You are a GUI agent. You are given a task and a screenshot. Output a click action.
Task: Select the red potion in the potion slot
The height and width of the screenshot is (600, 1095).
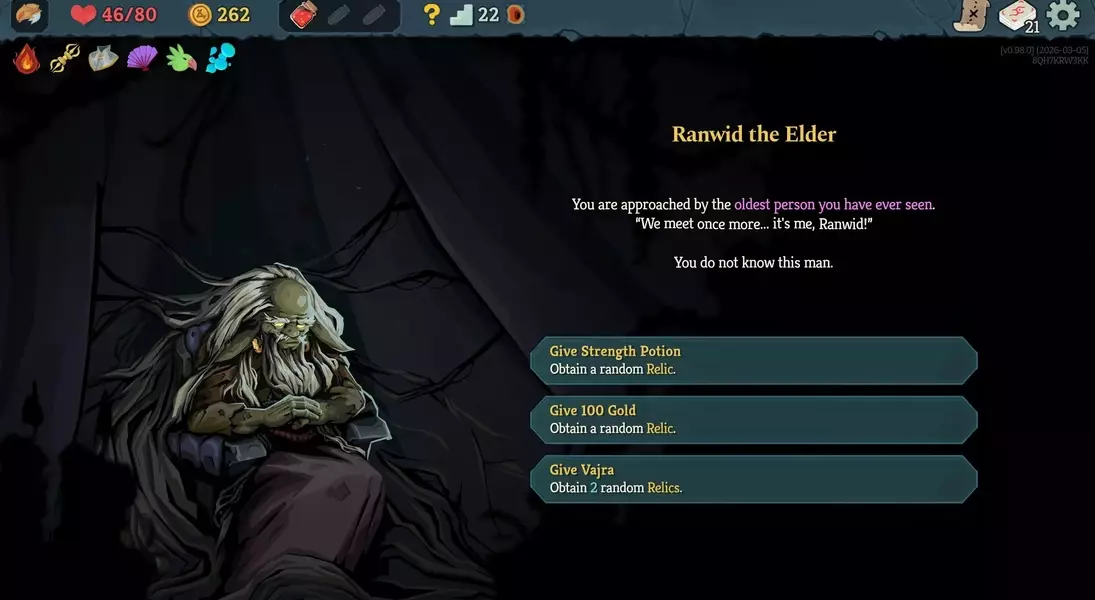303,15
